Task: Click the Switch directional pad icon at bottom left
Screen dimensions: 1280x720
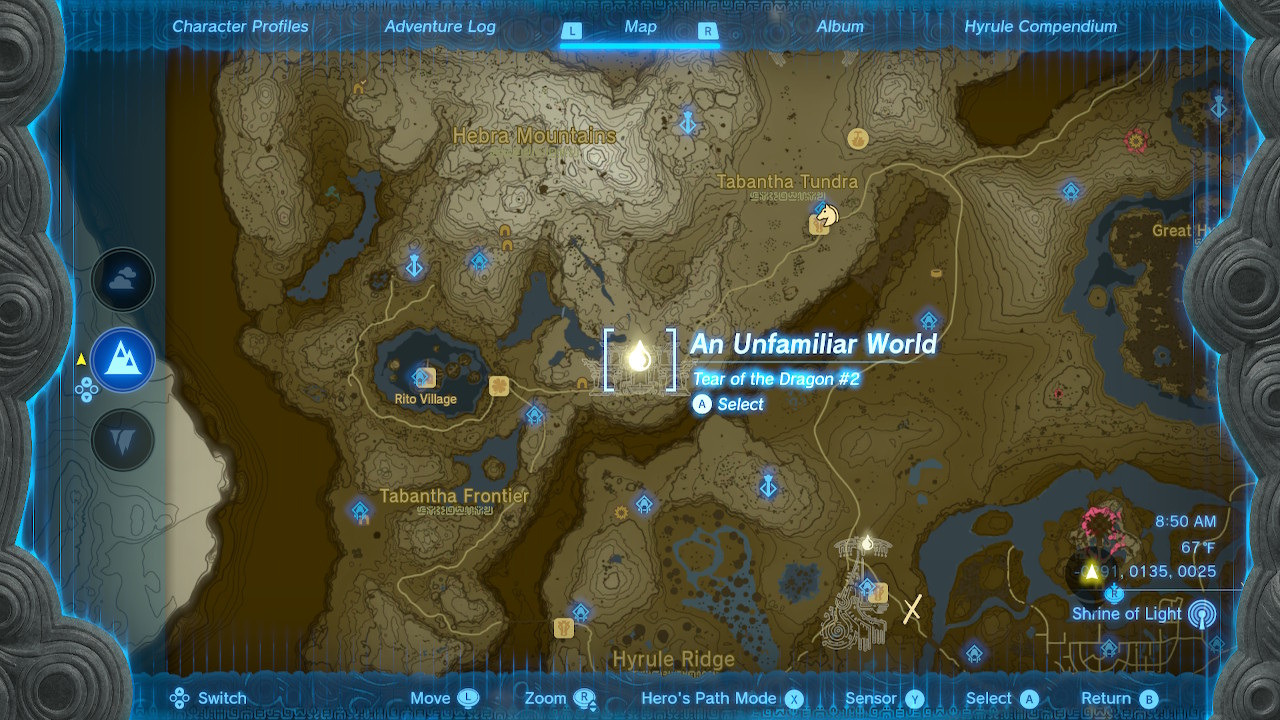Action: [x=177, y=698]
